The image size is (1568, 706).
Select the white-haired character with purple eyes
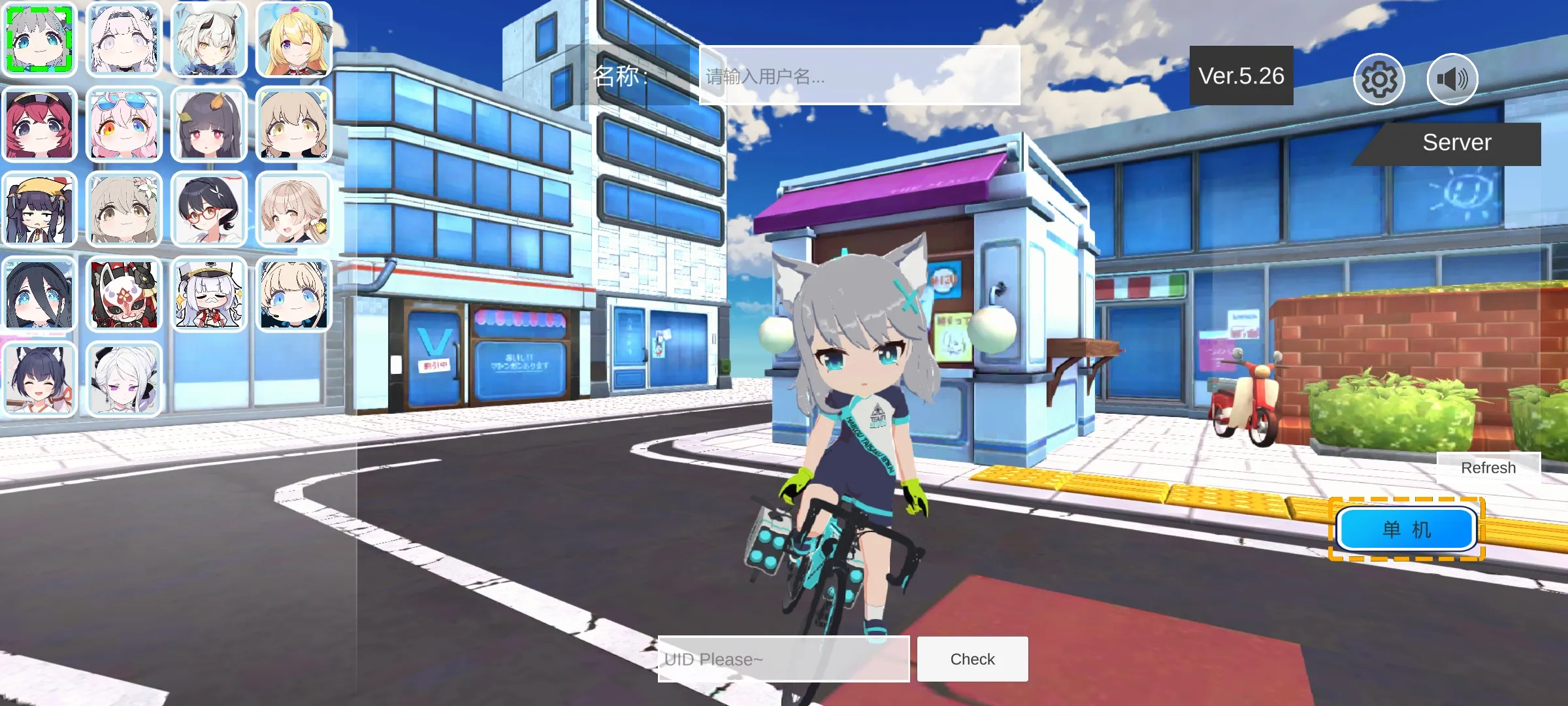click(124, 378)
